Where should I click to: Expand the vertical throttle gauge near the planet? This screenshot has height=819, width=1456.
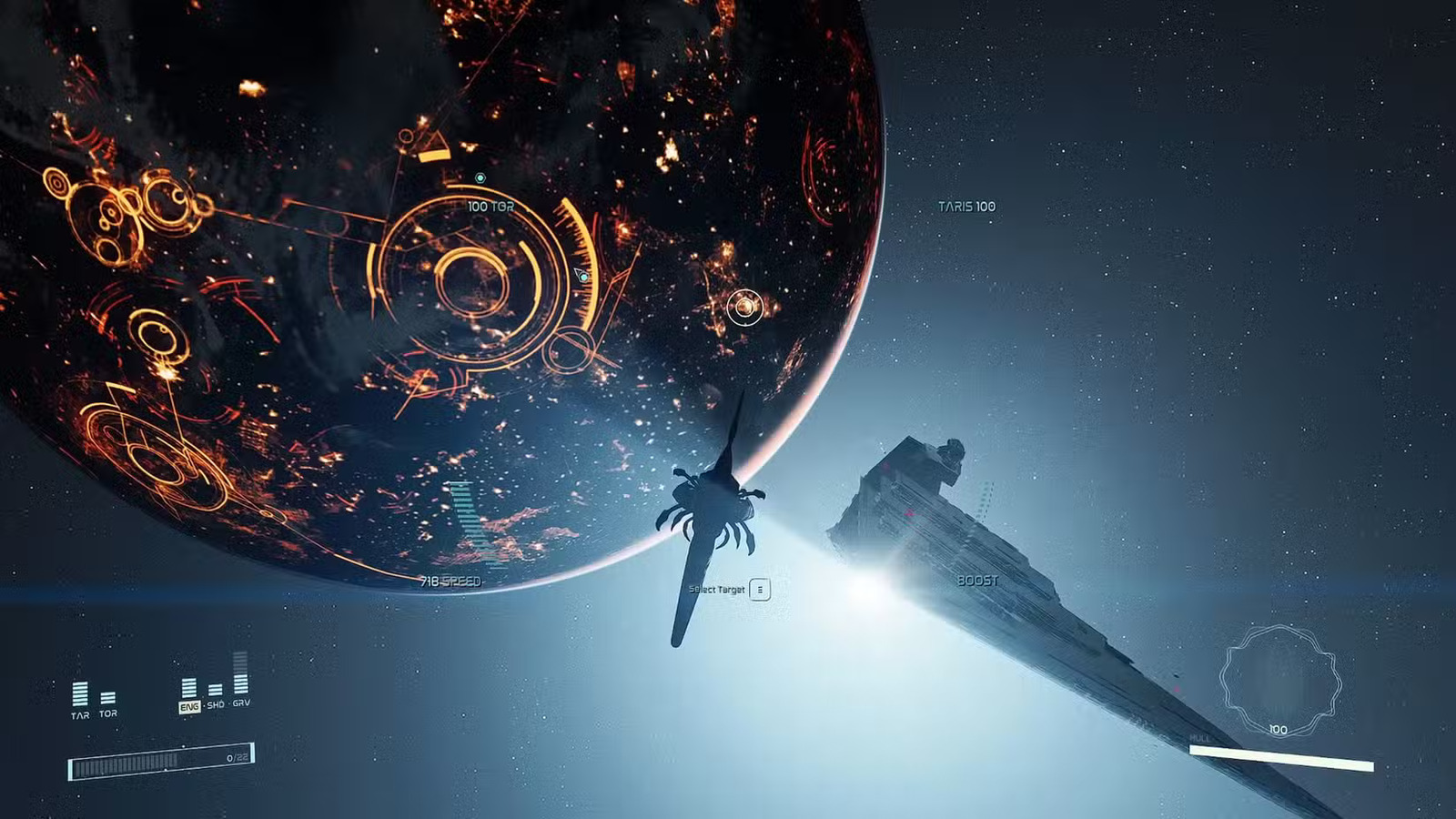tap(466, 523)
